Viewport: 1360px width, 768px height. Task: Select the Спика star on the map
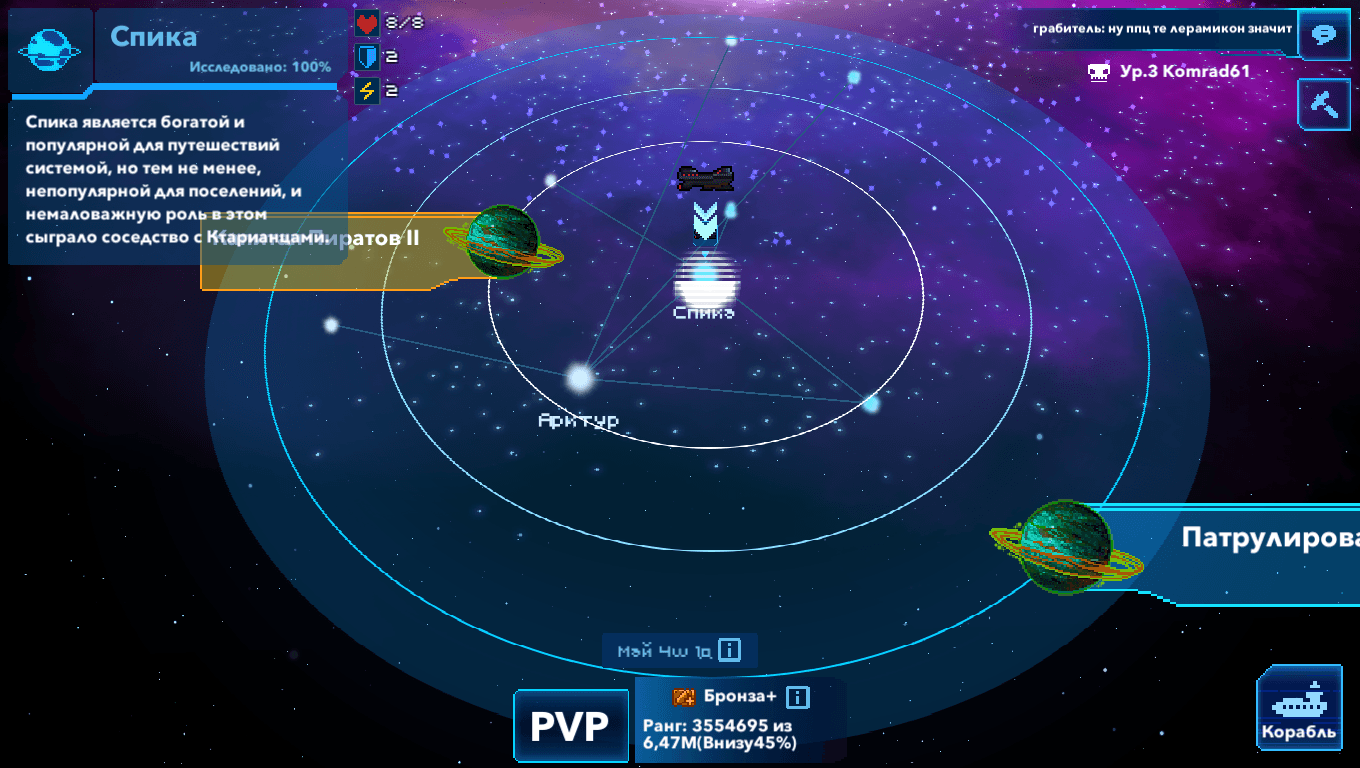tap(705, 282)
